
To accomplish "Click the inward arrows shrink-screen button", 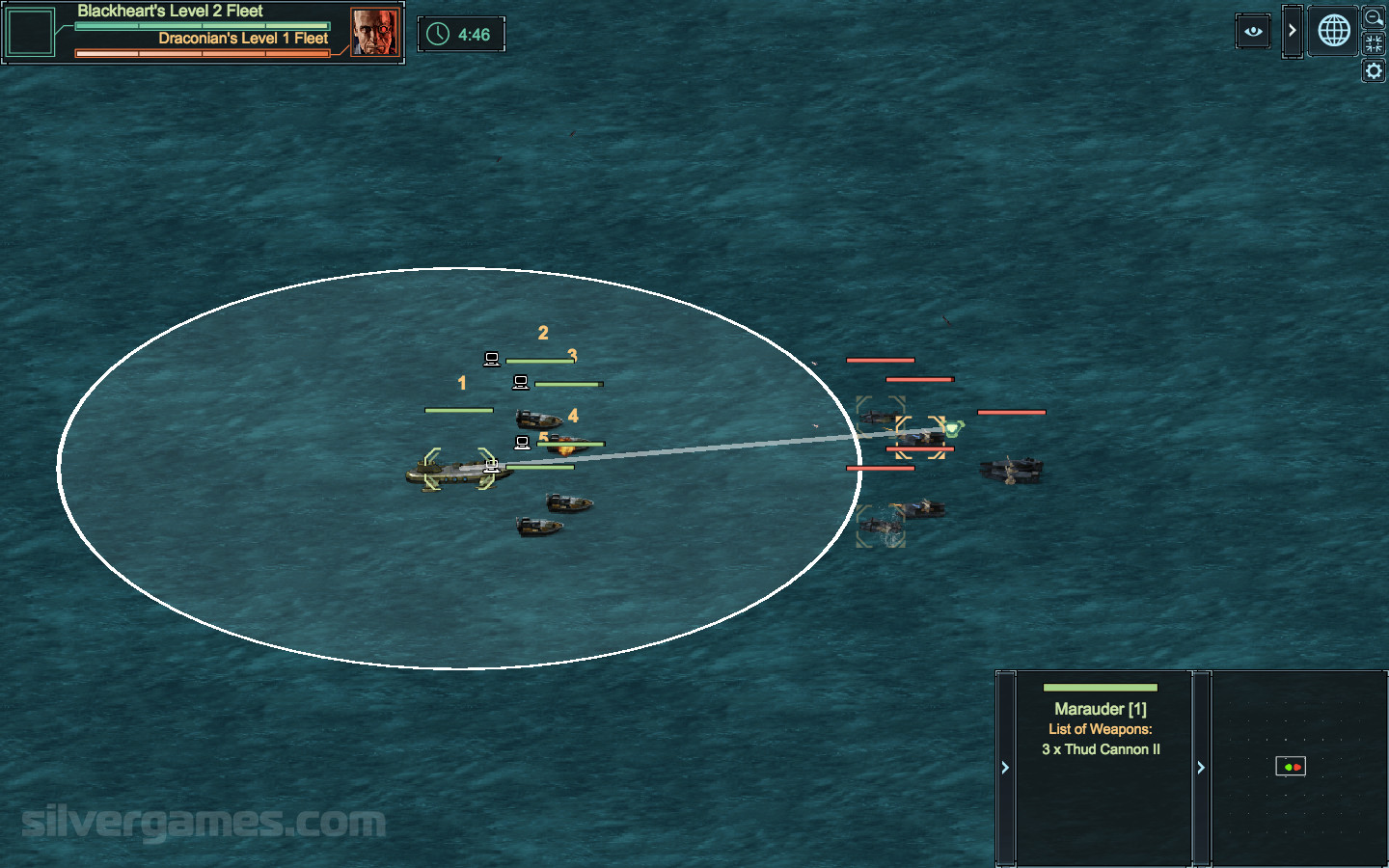I will point(1374,43).
